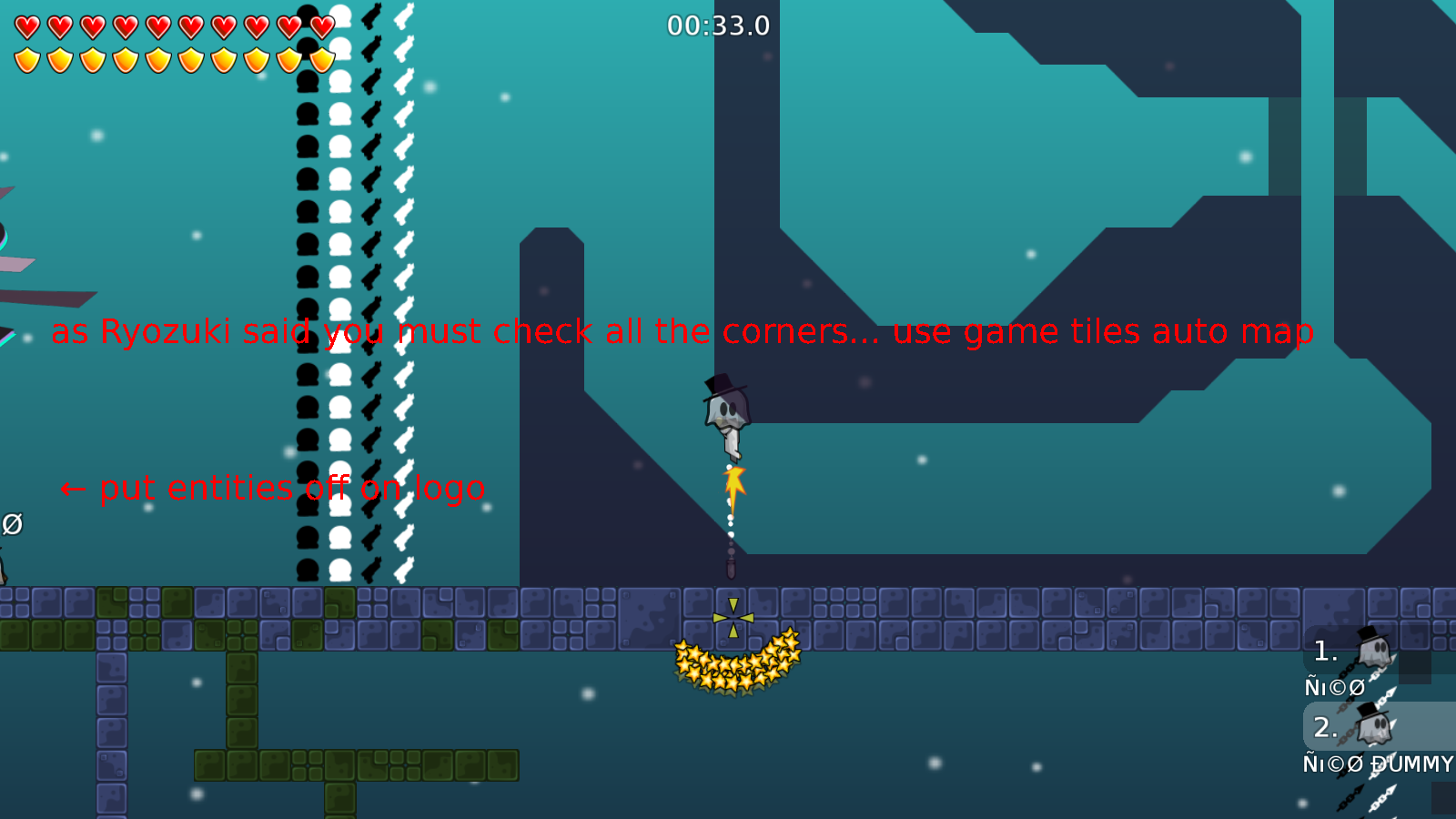Click the red Ryozuki hint text
The image size is (1456, 819).
point(682,332)
